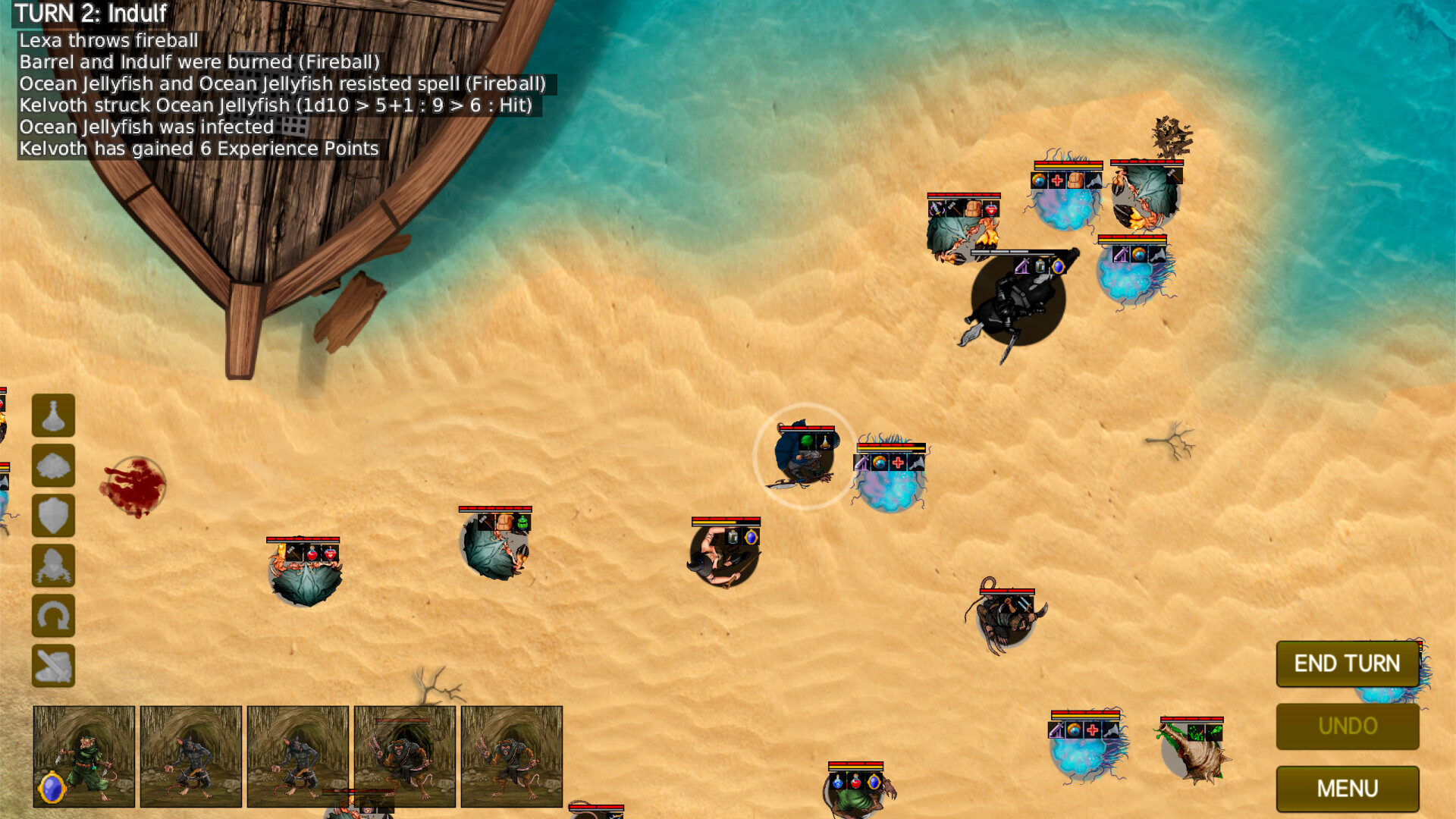Viewport: 1456px width, 819px height.
Task: Click the blue amulet icon above Indulf's dark rider
Action: point(1059,266)
